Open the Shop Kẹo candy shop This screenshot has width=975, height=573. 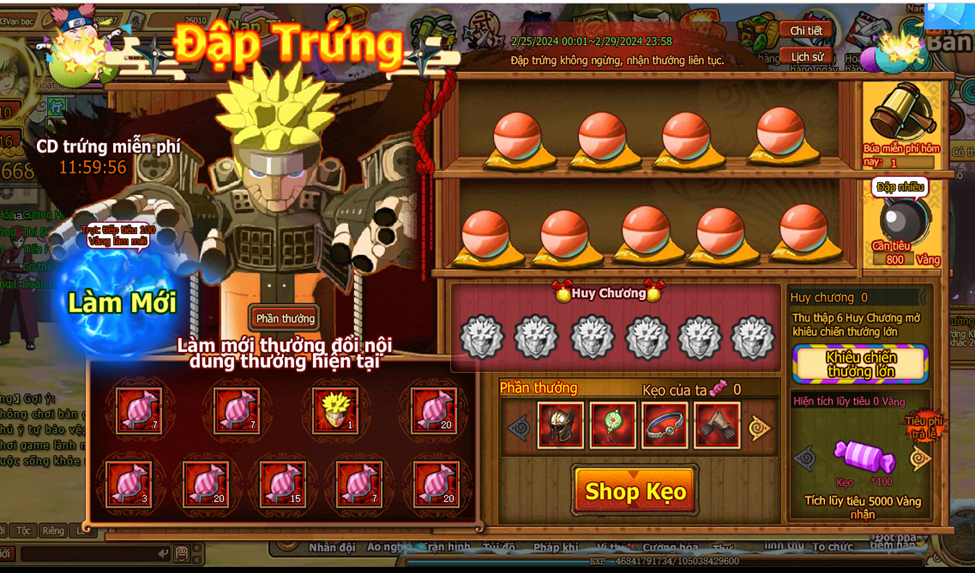(635, 491)
